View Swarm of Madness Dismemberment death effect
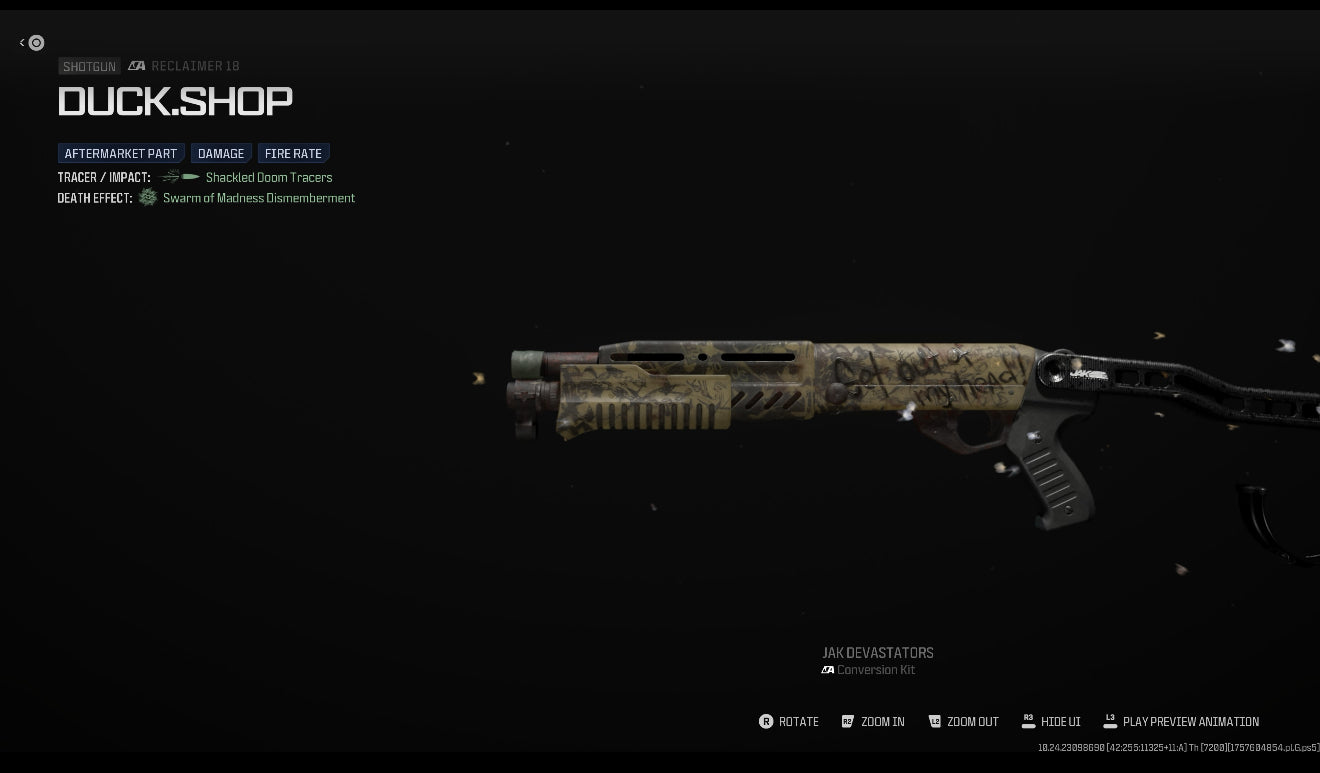Screen dimensions: 1320x773 [x=258, y=198]
